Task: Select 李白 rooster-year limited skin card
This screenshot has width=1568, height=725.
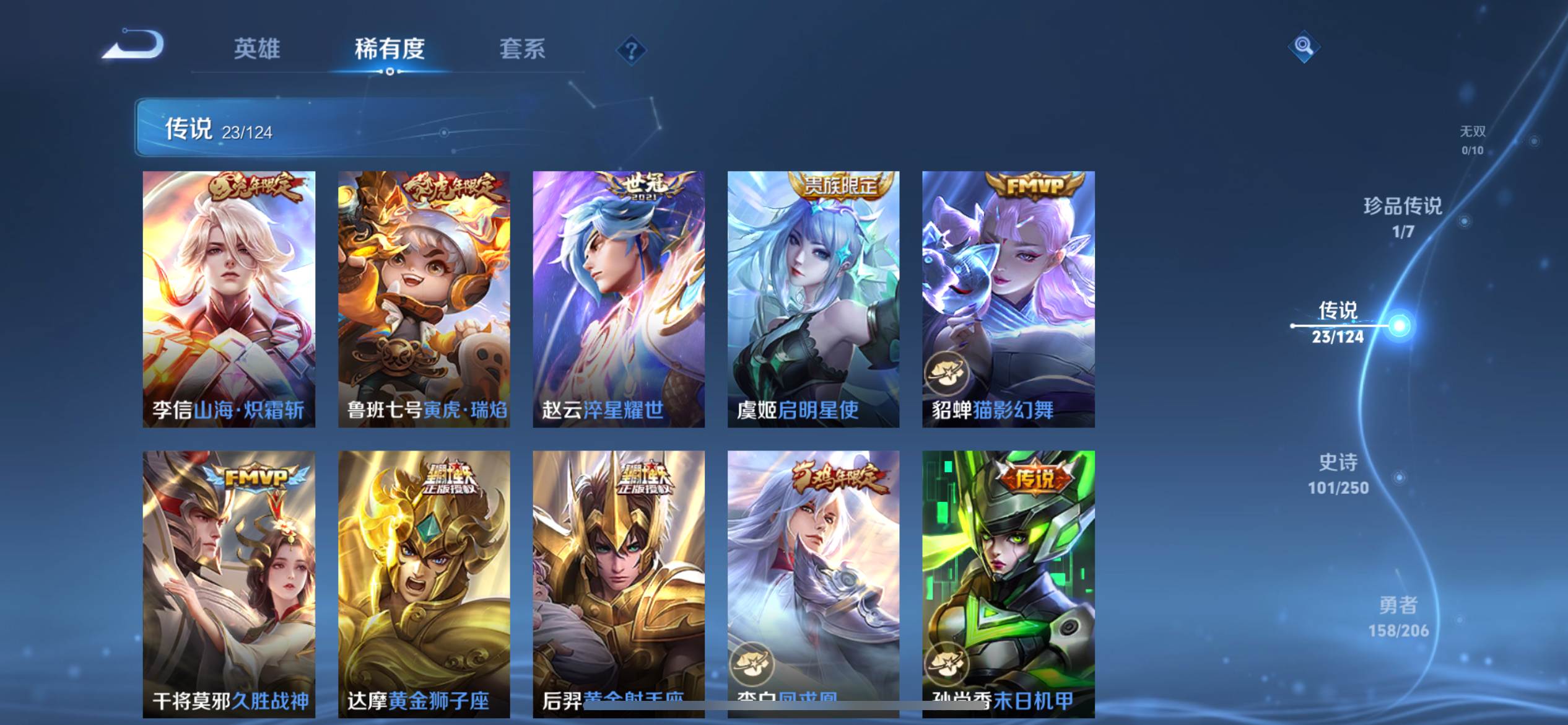Action: (813, 584)
